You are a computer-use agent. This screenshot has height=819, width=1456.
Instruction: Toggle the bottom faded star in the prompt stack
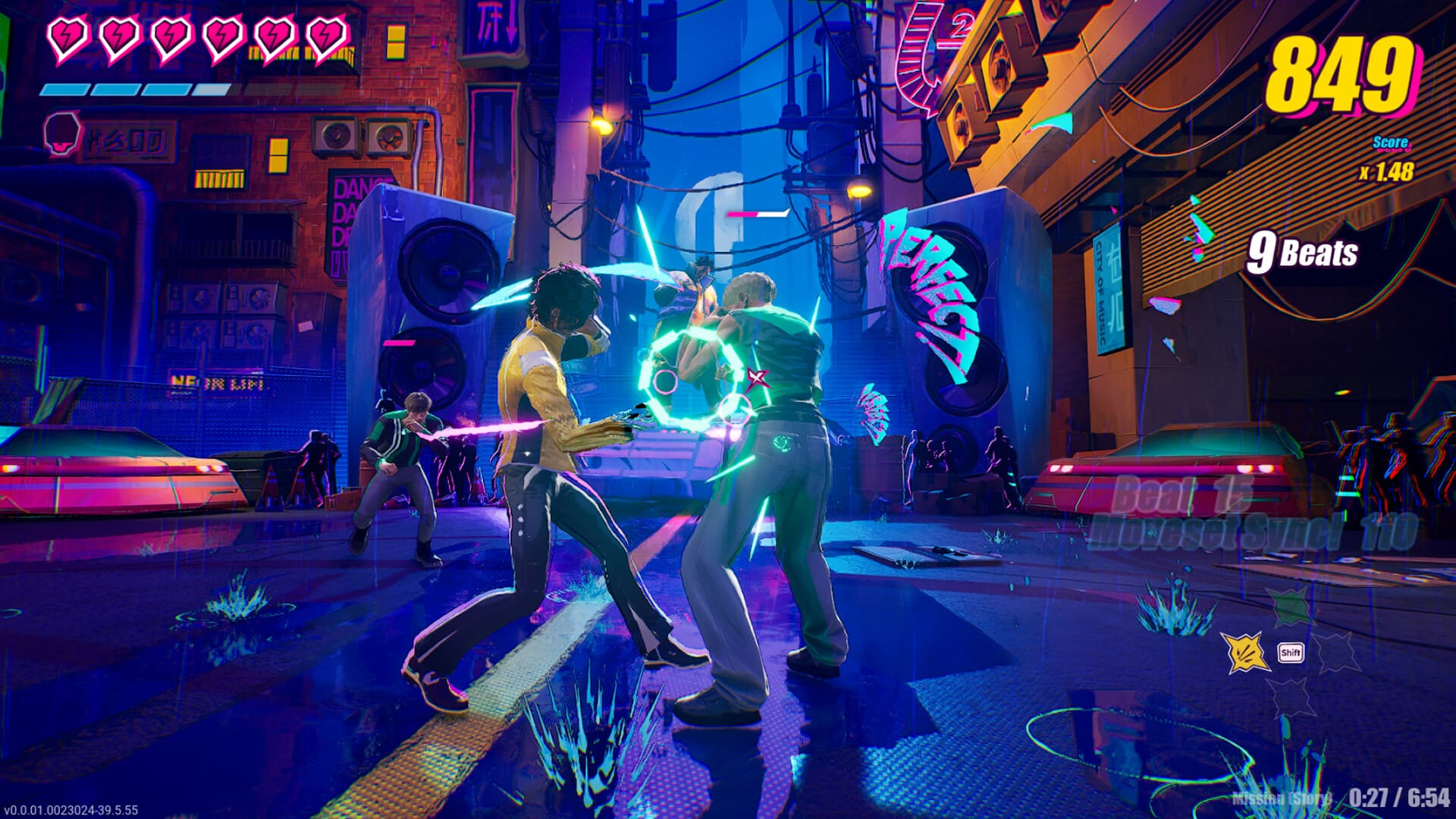(x=1291, y=698)
